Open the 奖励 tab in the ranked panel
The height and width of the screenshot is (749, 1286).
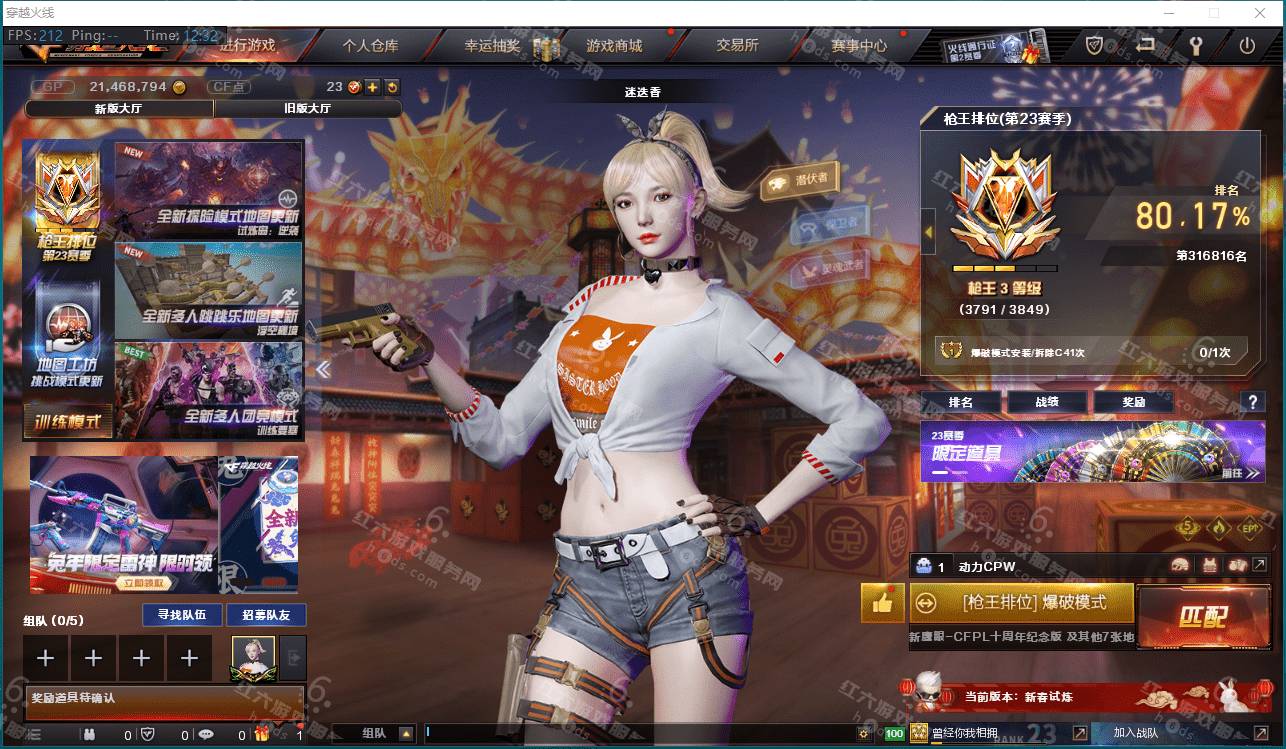(x=1135, y=402)
